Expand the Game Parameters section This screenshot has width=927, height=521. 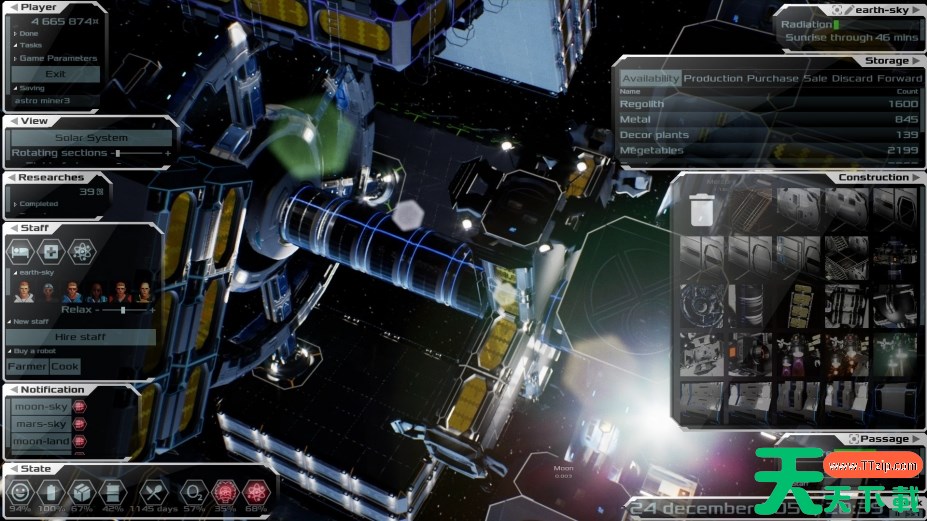coord(56,58)
